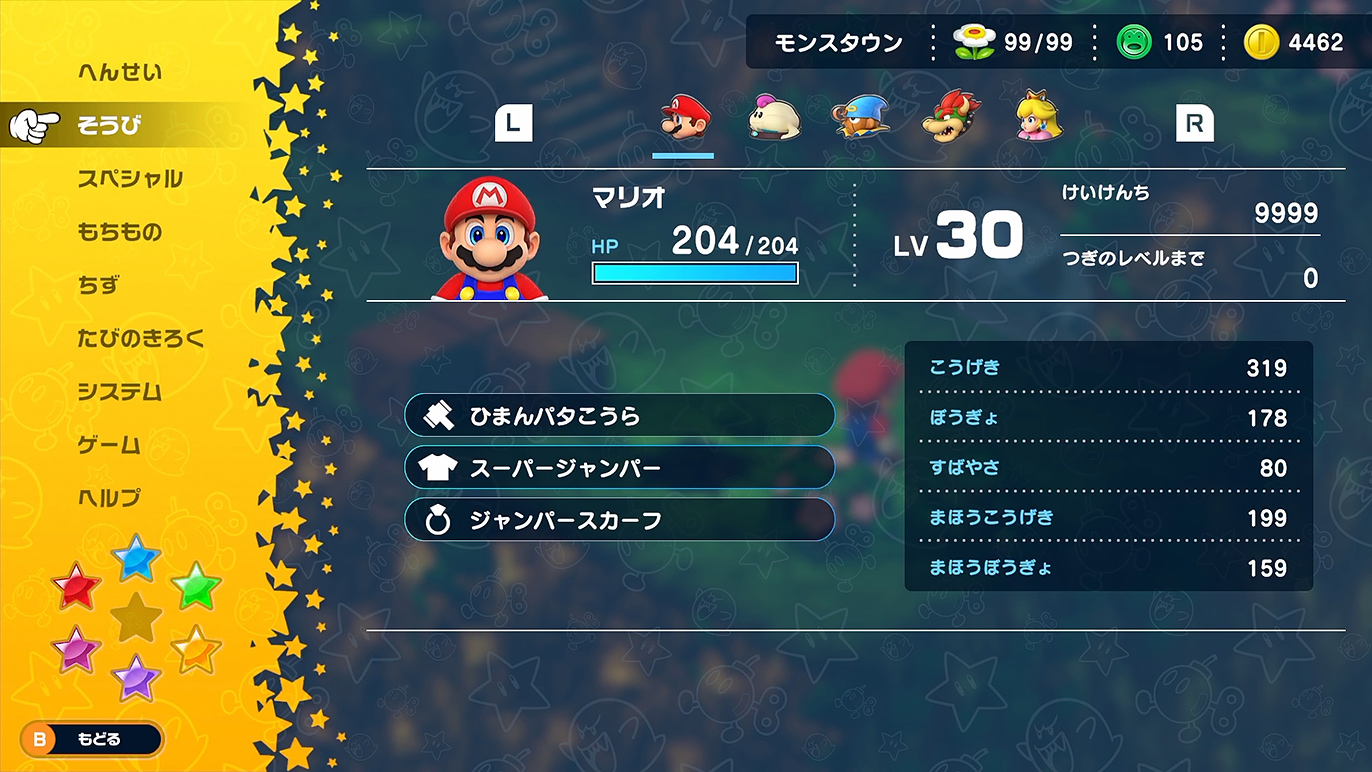1372x772 pixels.
Task: Select the ひまんパタこうら weapon entry
Action: click(x=620, y=415)
